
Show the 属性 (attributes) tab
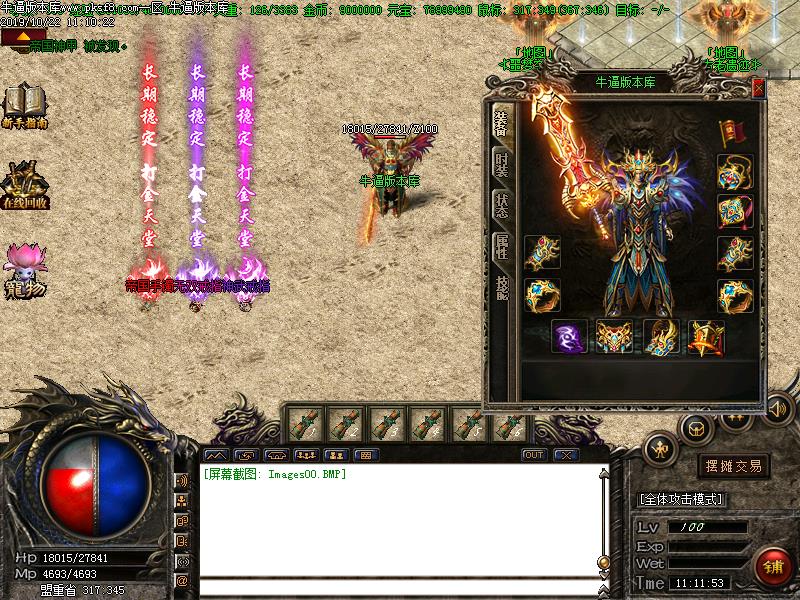(x=501, y=248)
